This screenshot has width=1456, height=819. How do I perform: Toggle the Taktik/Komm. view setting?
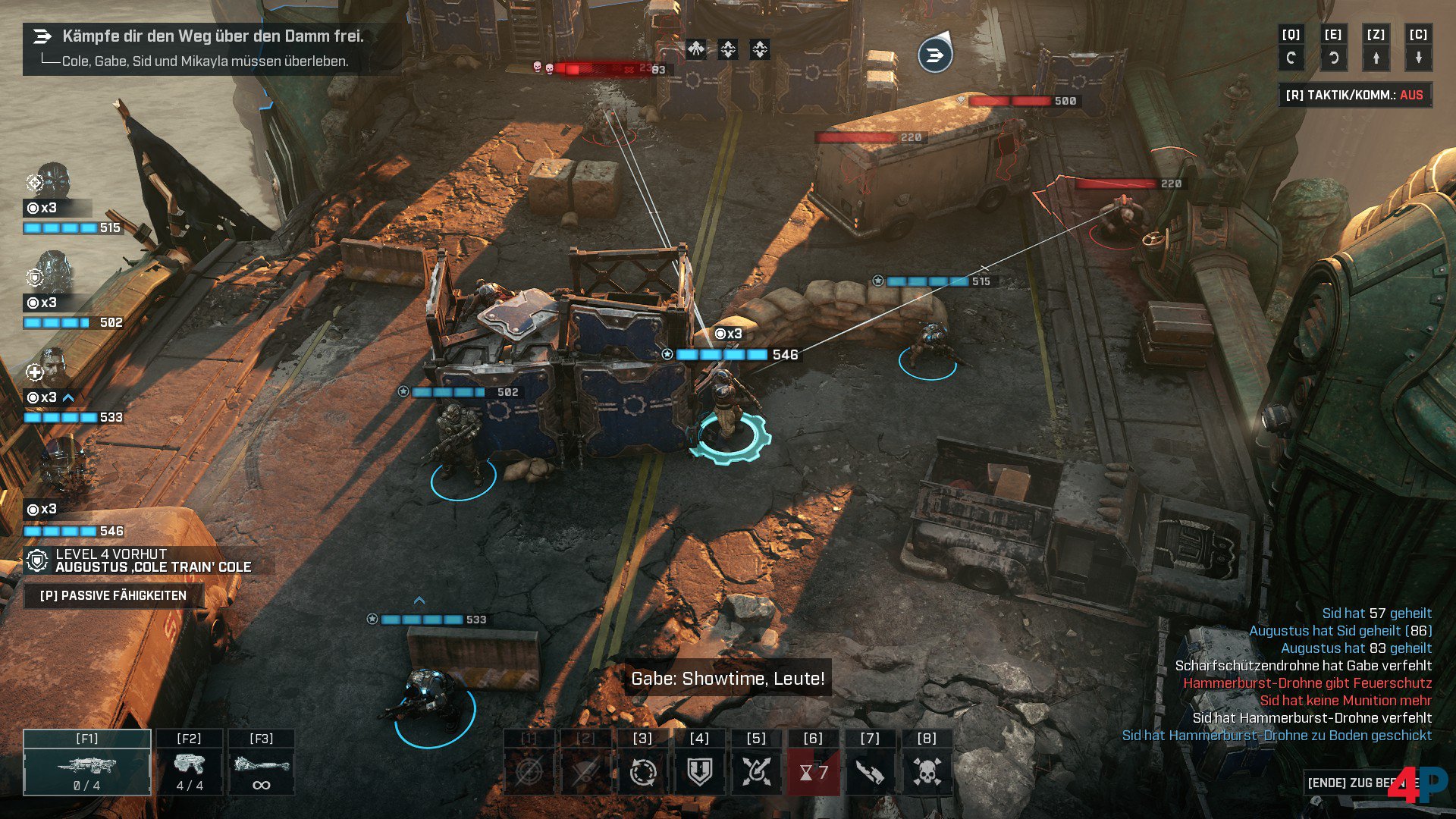pyautogui.click(x=1354, y=96)
